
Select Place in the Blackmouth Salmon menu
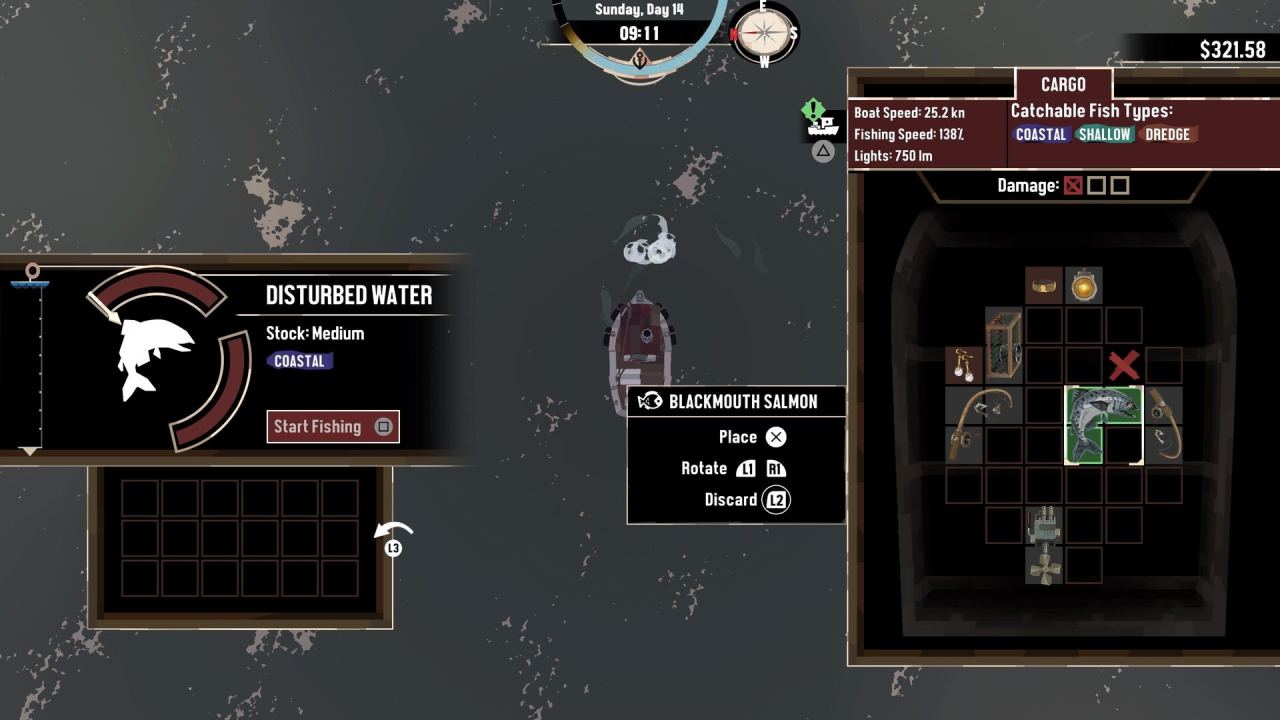(737, 436)
